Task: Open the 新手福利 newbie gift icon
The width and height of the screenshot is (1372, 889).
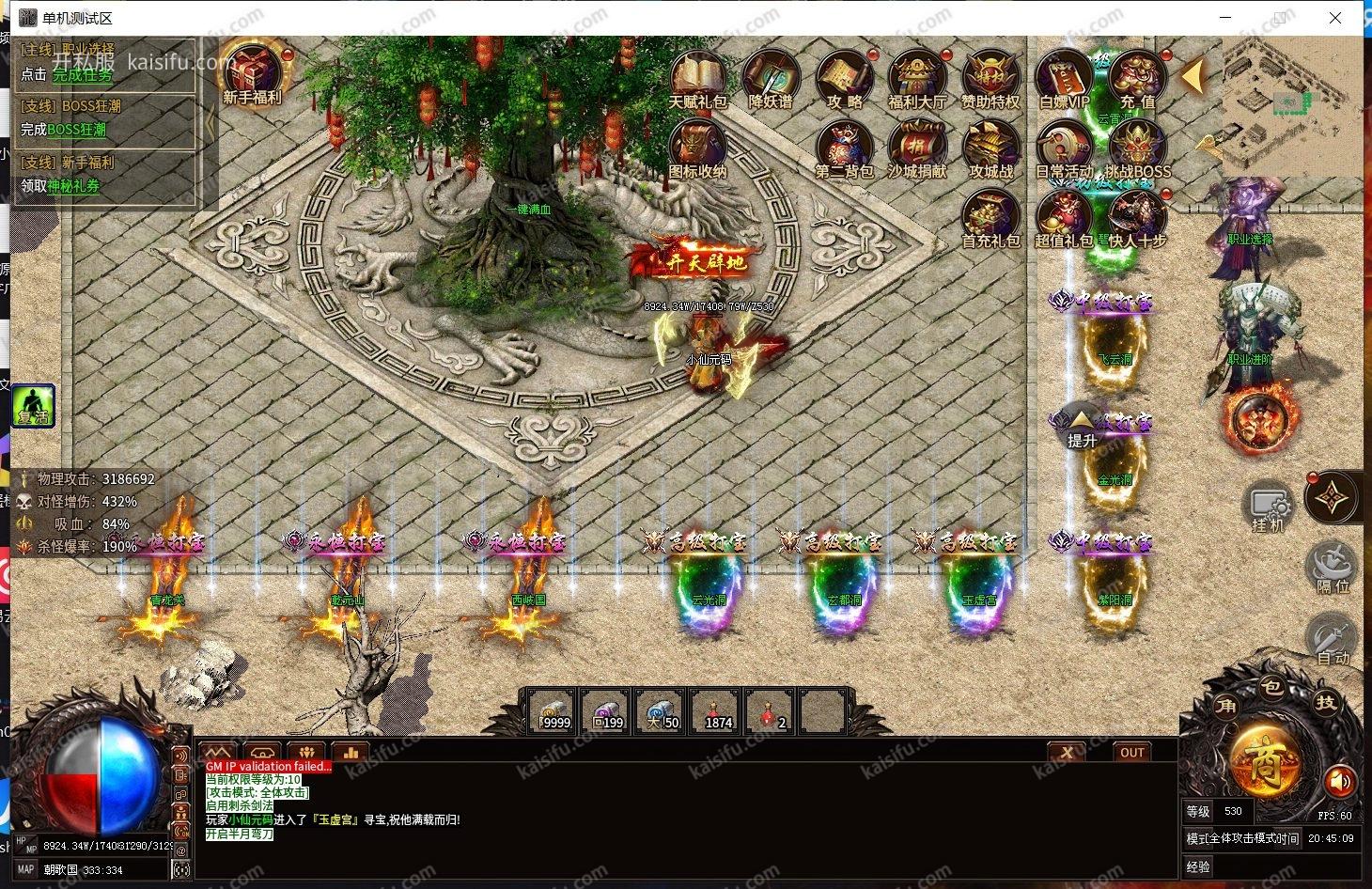Action: click(x=252, y=71)
